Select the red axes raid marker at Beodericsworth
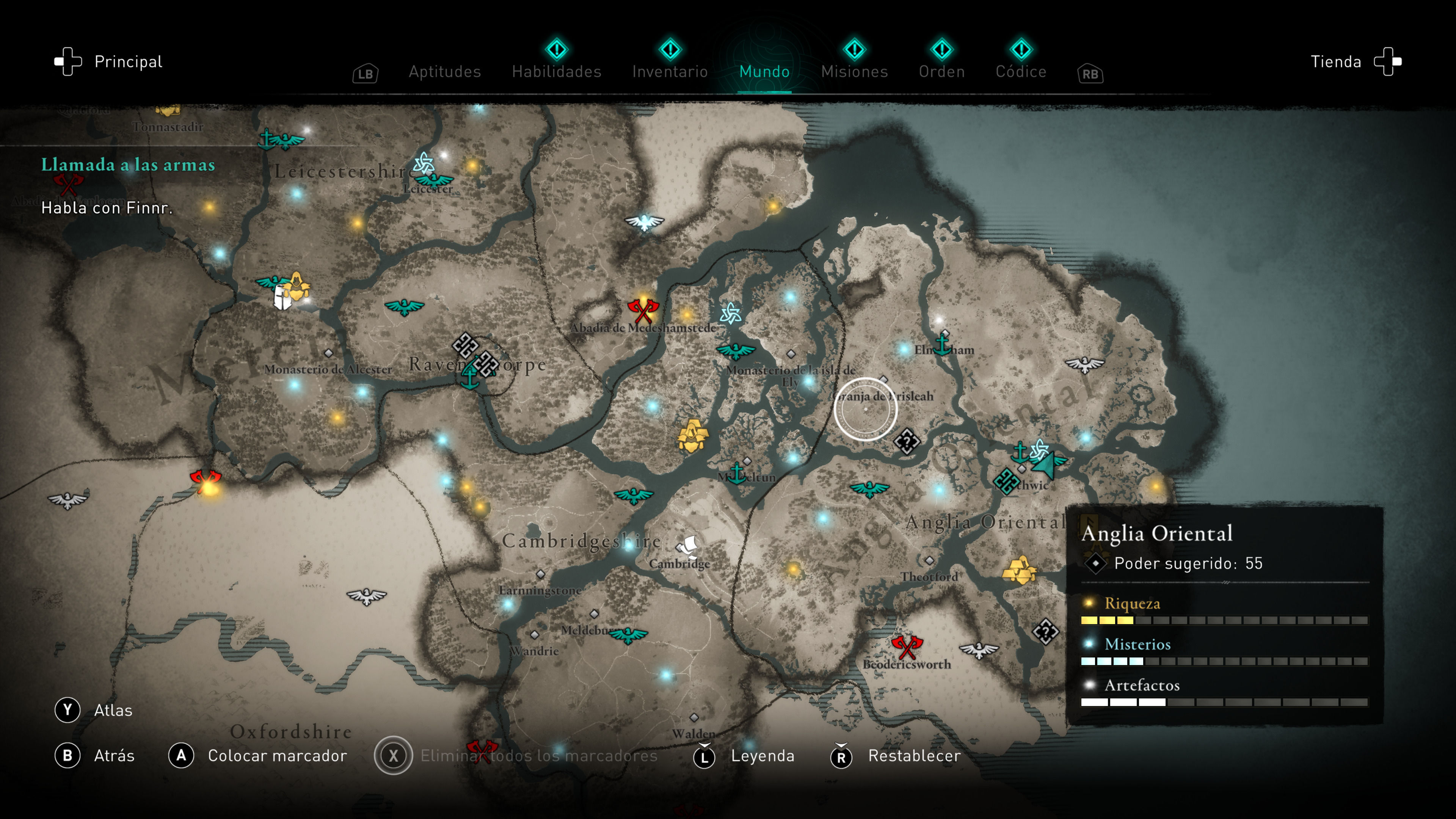1456x819 pixels. pyautogui.click(x=907, y=646)
